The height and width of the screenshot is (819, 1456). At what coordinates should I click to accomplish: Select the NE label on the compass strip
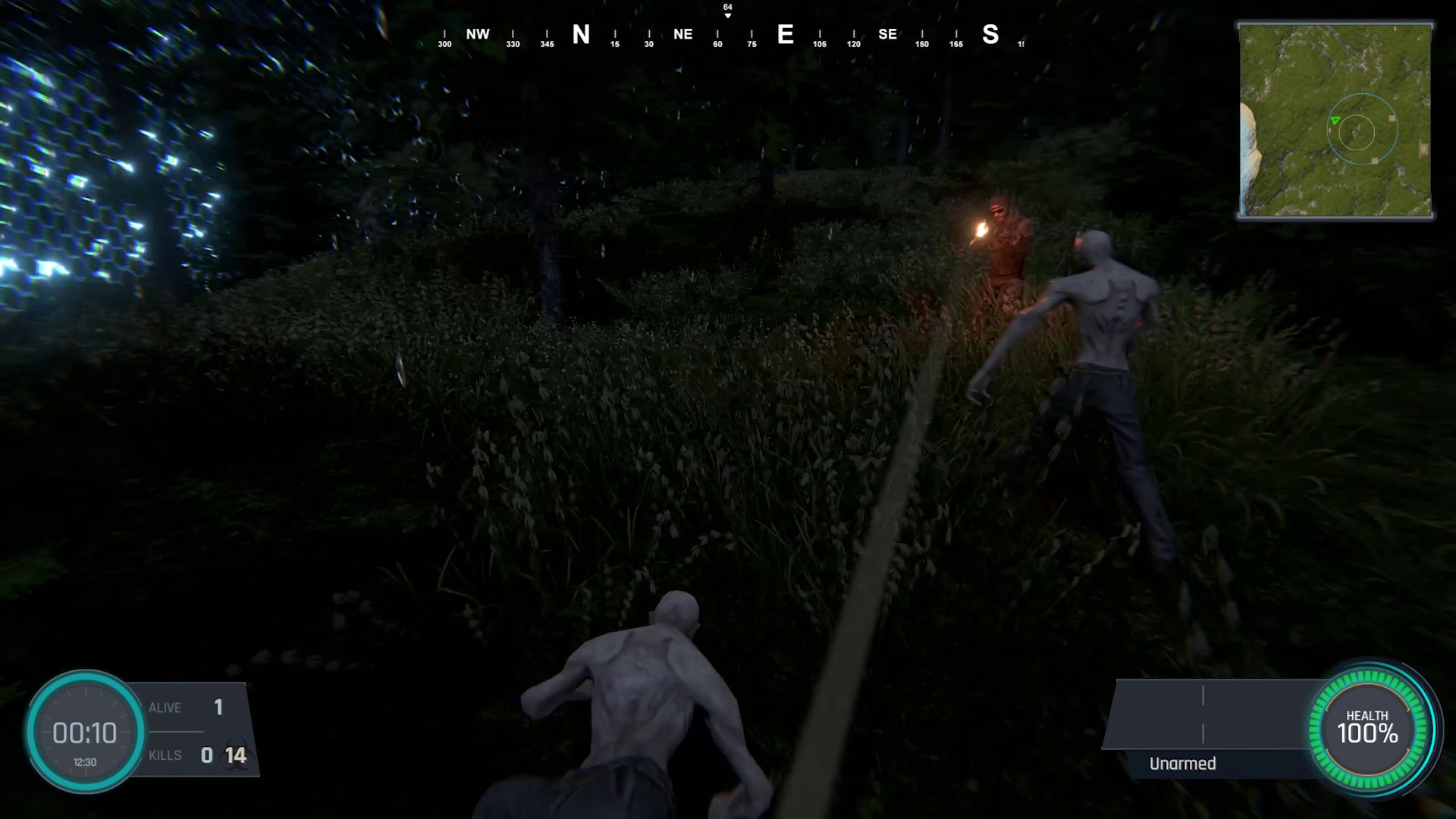coord(683,34)
